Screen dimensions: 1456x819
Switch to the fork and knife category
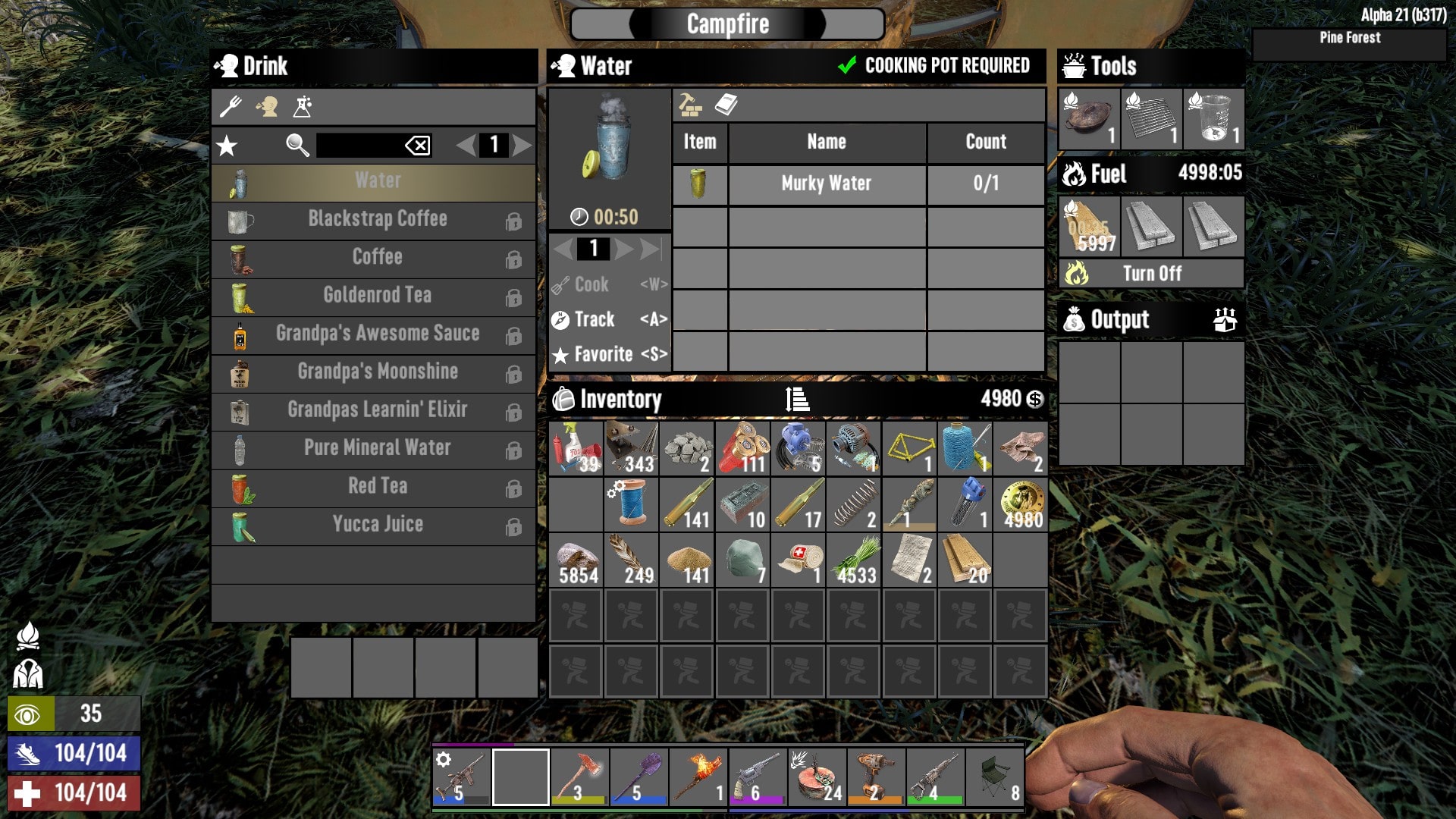coord(231,107)
